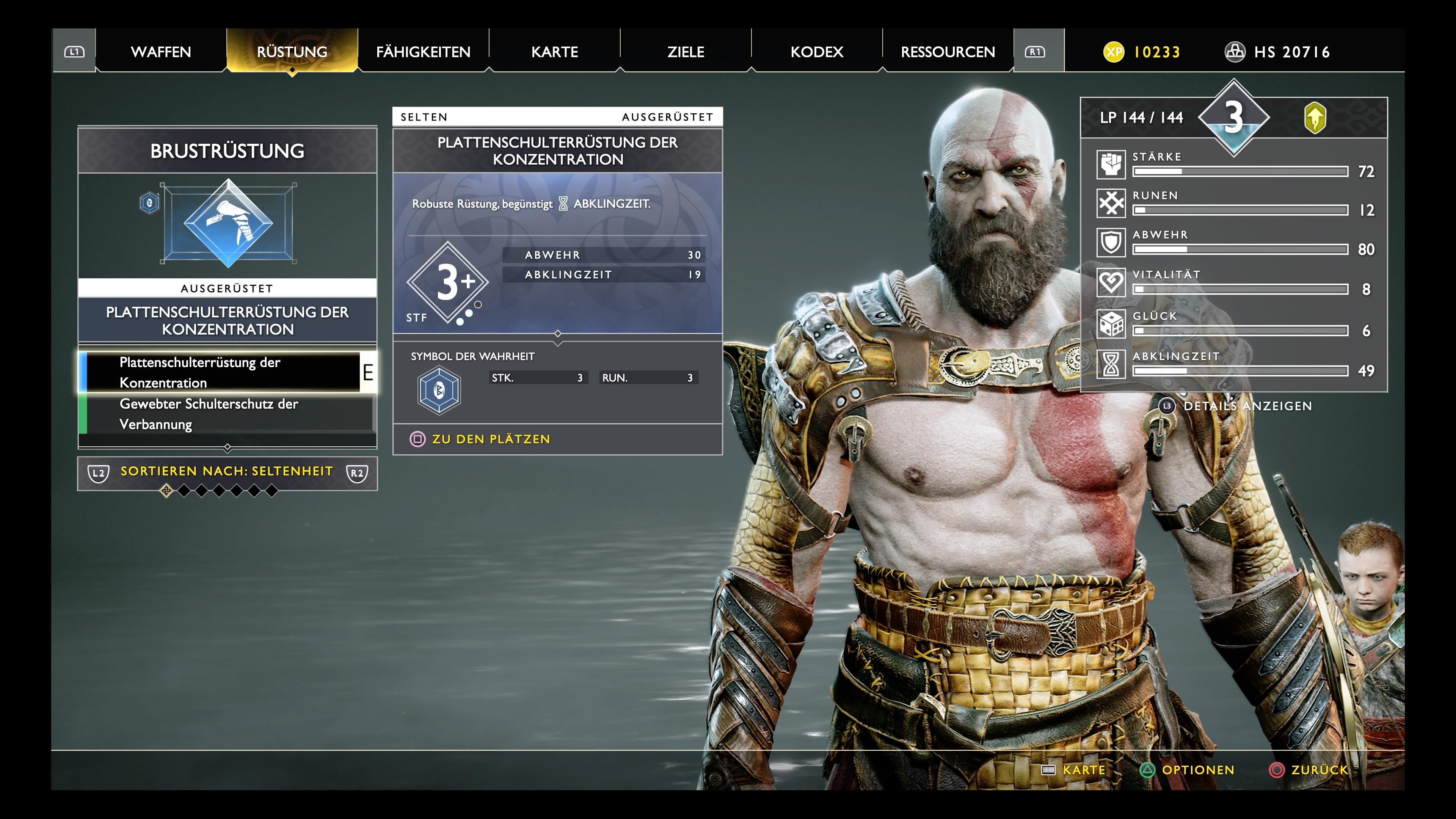Open the Kodex tab
This screenshot has height=819, width=1456.
click(x=817, y=52)
